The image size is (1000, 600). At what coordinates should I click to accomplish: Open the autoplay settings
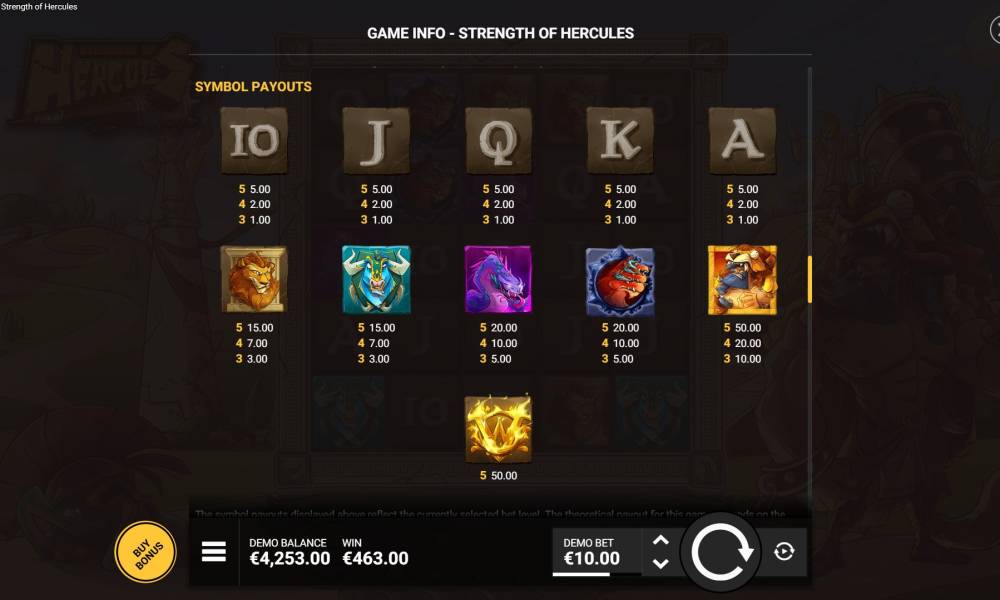784,551
